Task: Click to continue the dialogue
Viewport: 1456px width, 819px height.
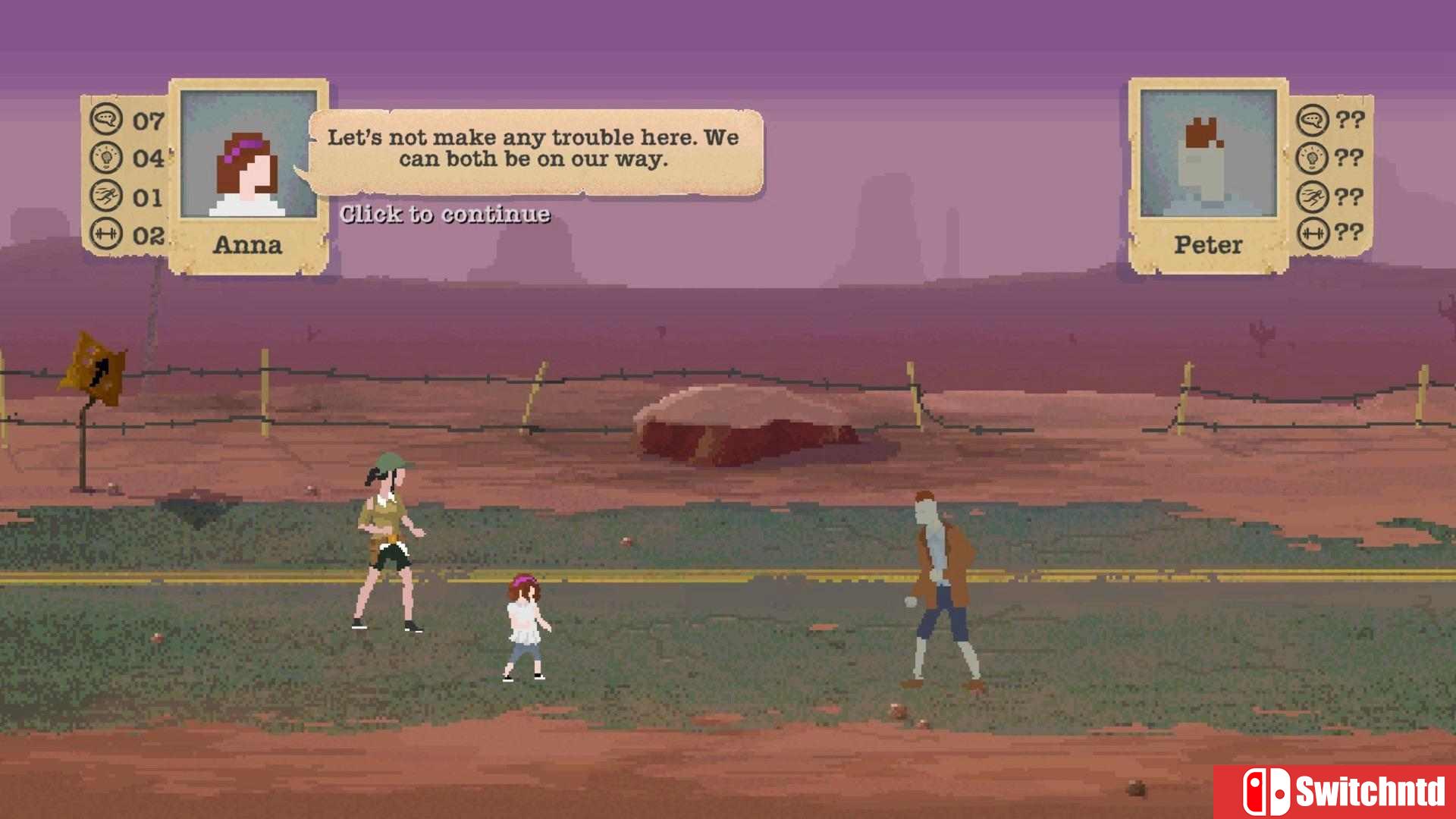Action: [445, 215]
